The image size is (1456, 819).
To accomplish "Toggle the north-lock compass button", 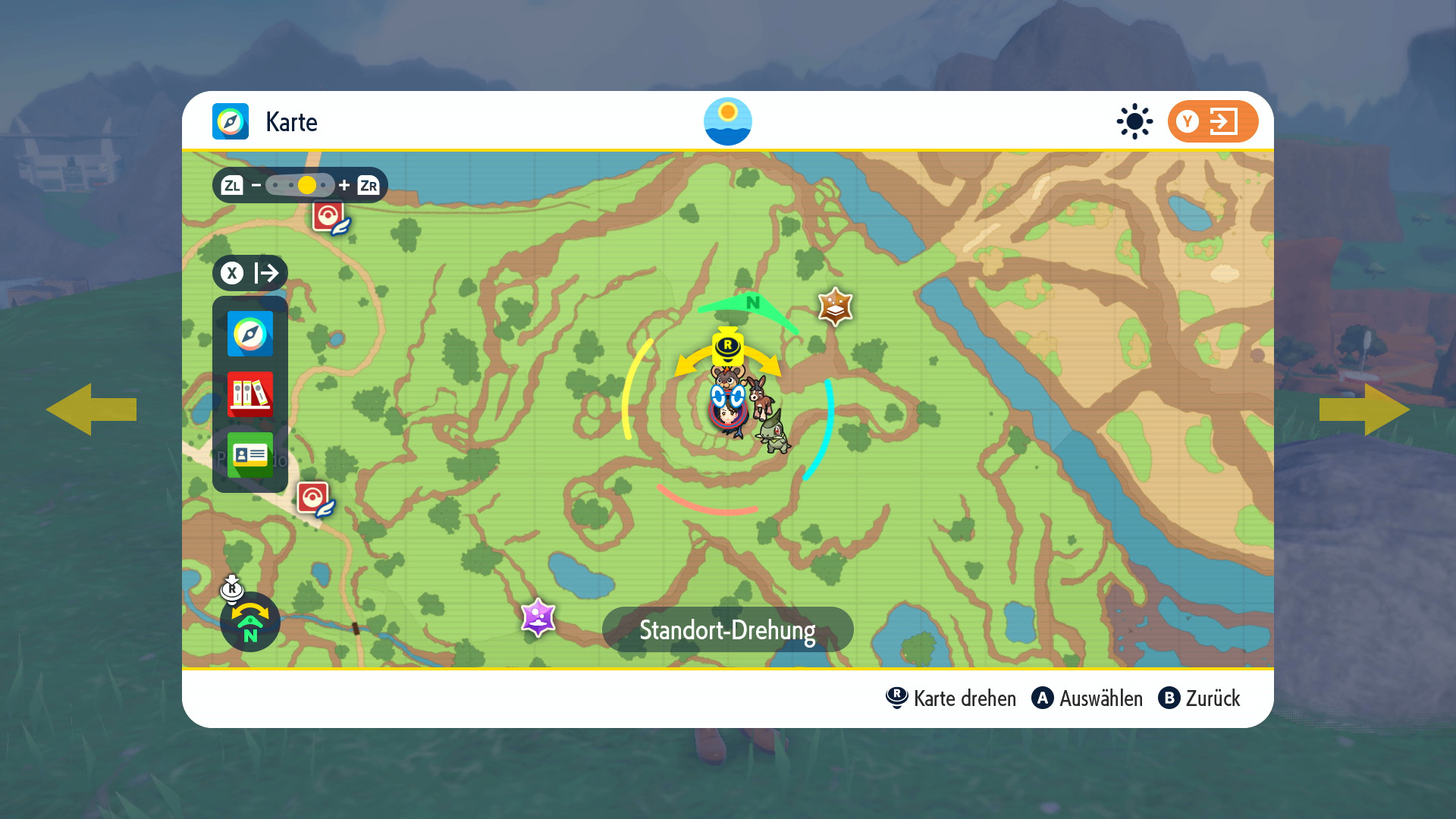I will (249, 622).
